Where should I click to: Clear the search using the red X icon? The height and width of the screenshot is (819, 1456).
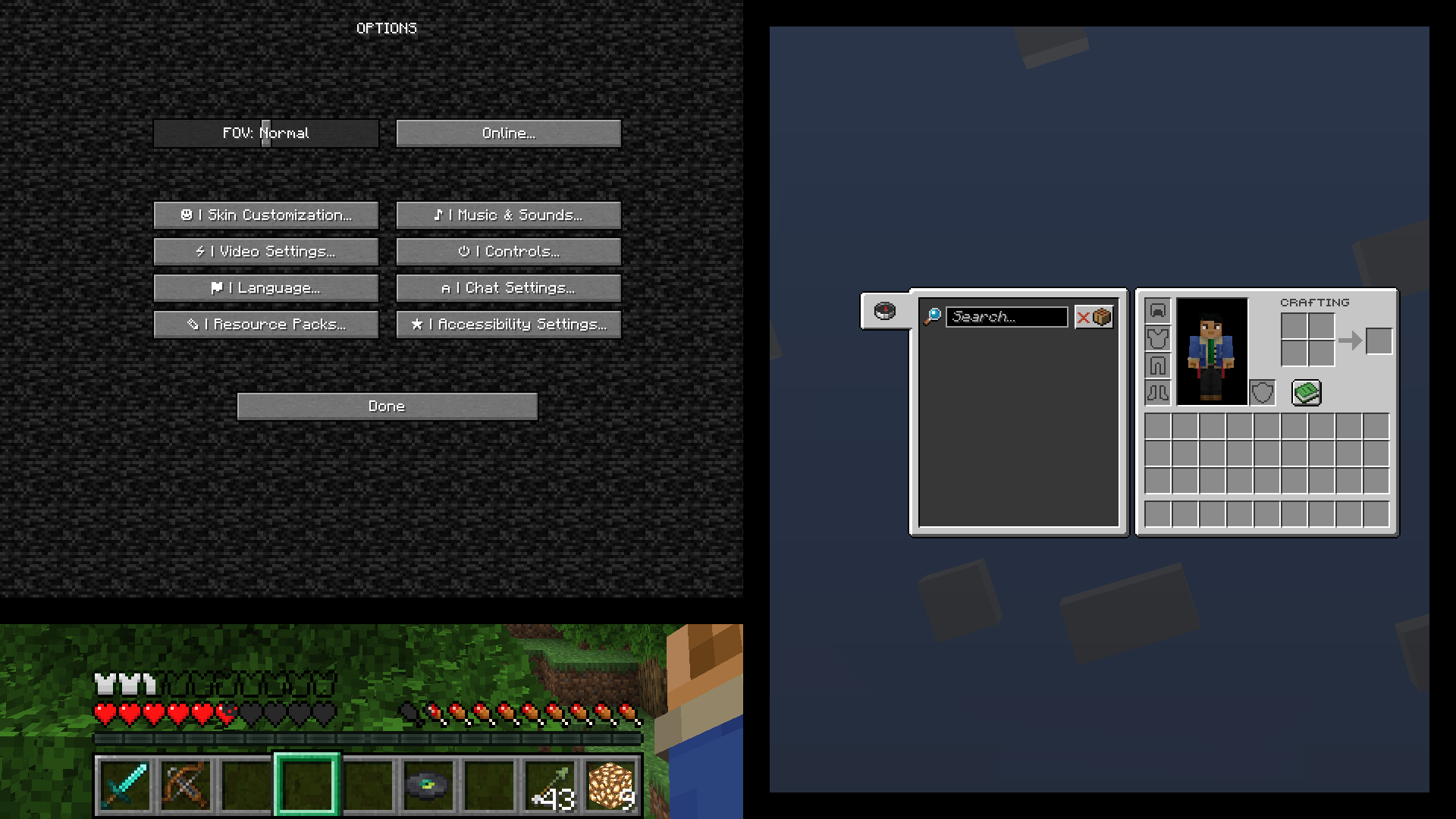coord(1084,317)
